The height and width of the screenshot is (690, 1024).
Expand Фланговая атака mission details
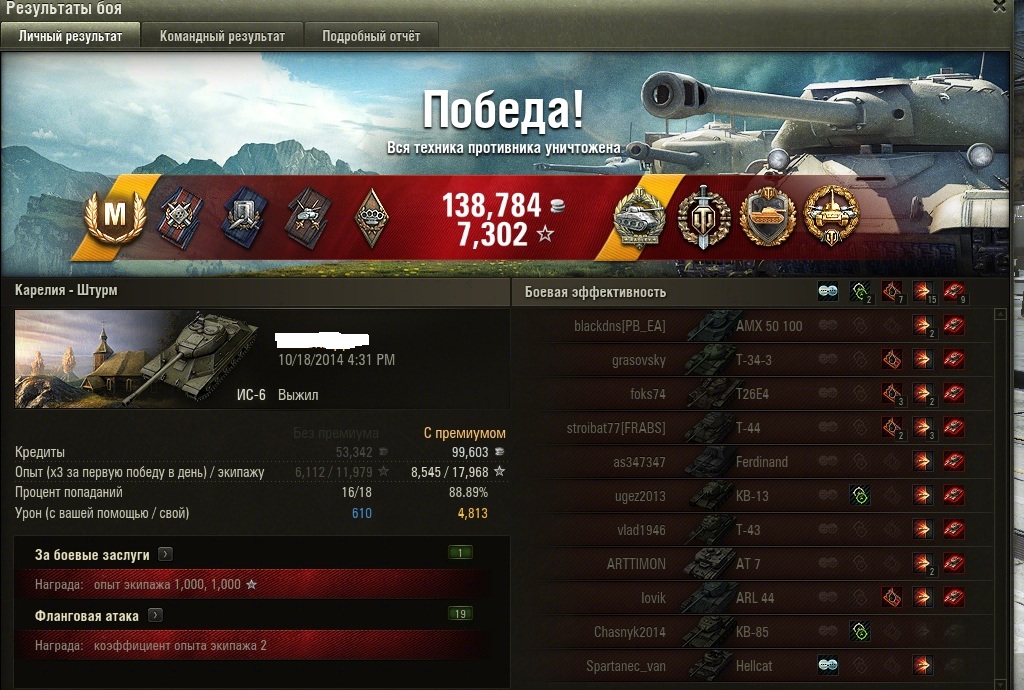(156, 616)
